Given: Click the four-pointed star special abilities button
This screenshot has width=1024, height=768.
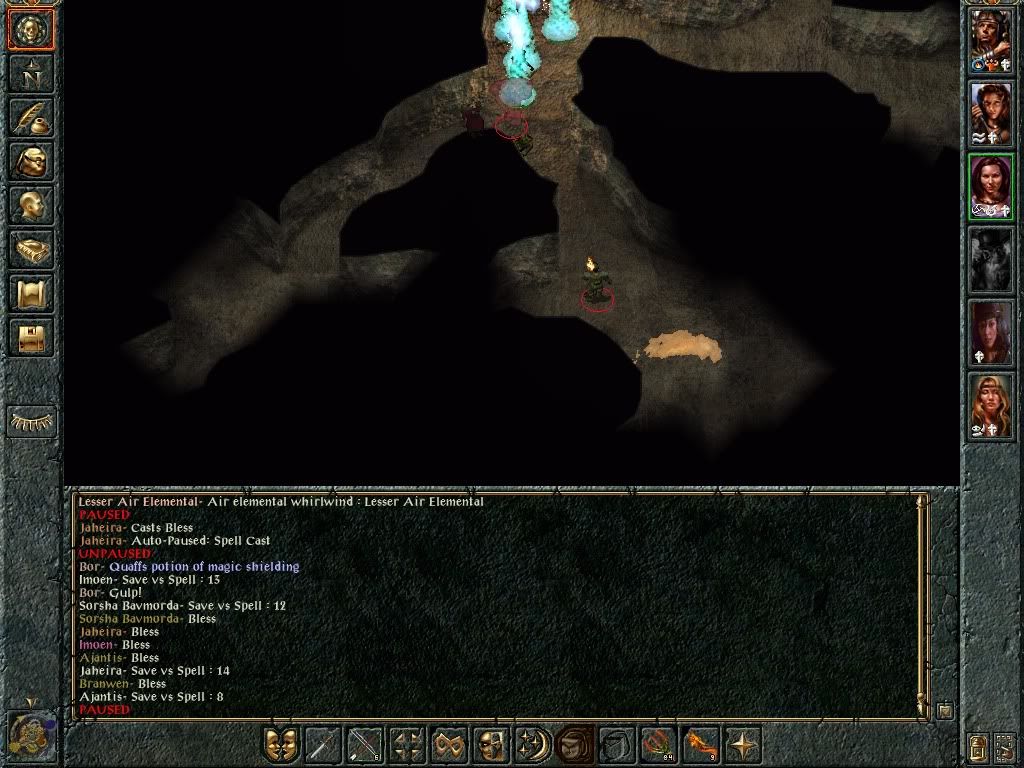Looking at the screenshot, I should pos(743,745).
